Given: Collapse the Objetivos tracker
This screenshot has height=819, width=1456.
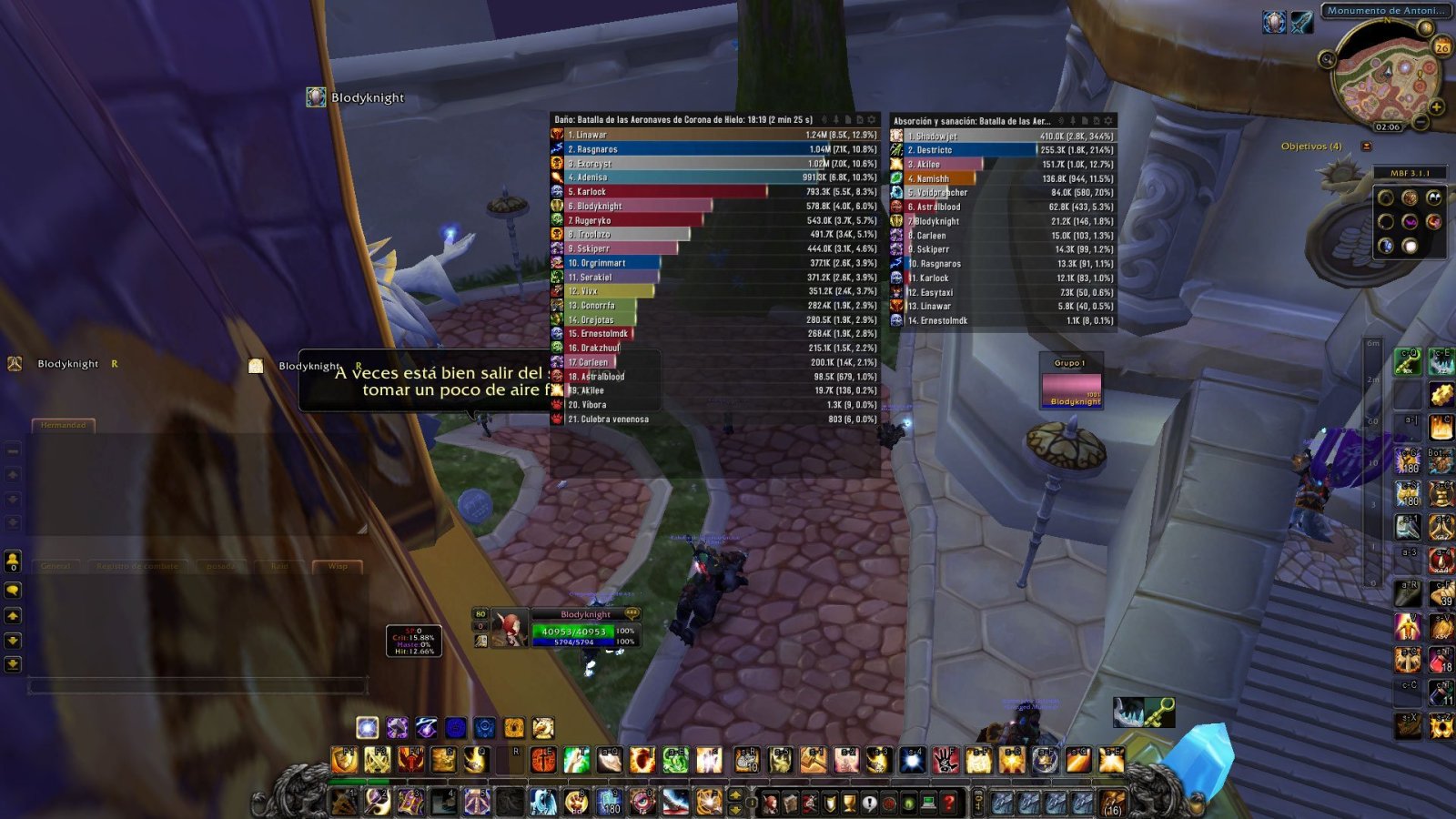Looking at the screenshot, I should point(1366,147).
